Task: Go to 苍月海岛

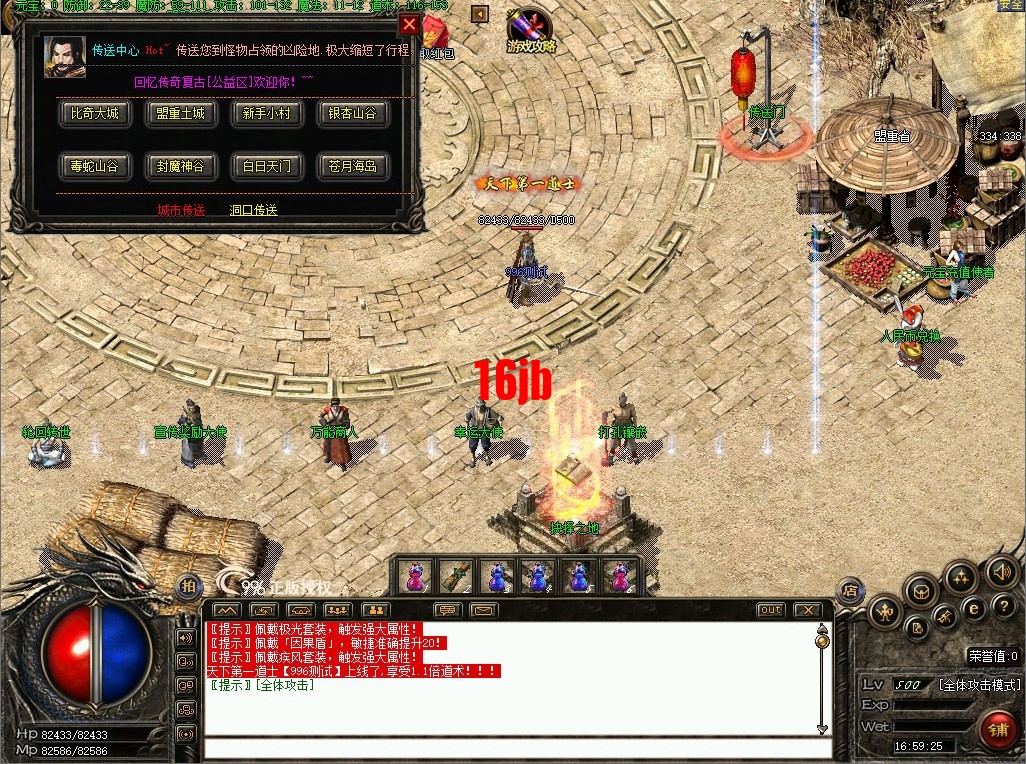Action: [353, 166]
